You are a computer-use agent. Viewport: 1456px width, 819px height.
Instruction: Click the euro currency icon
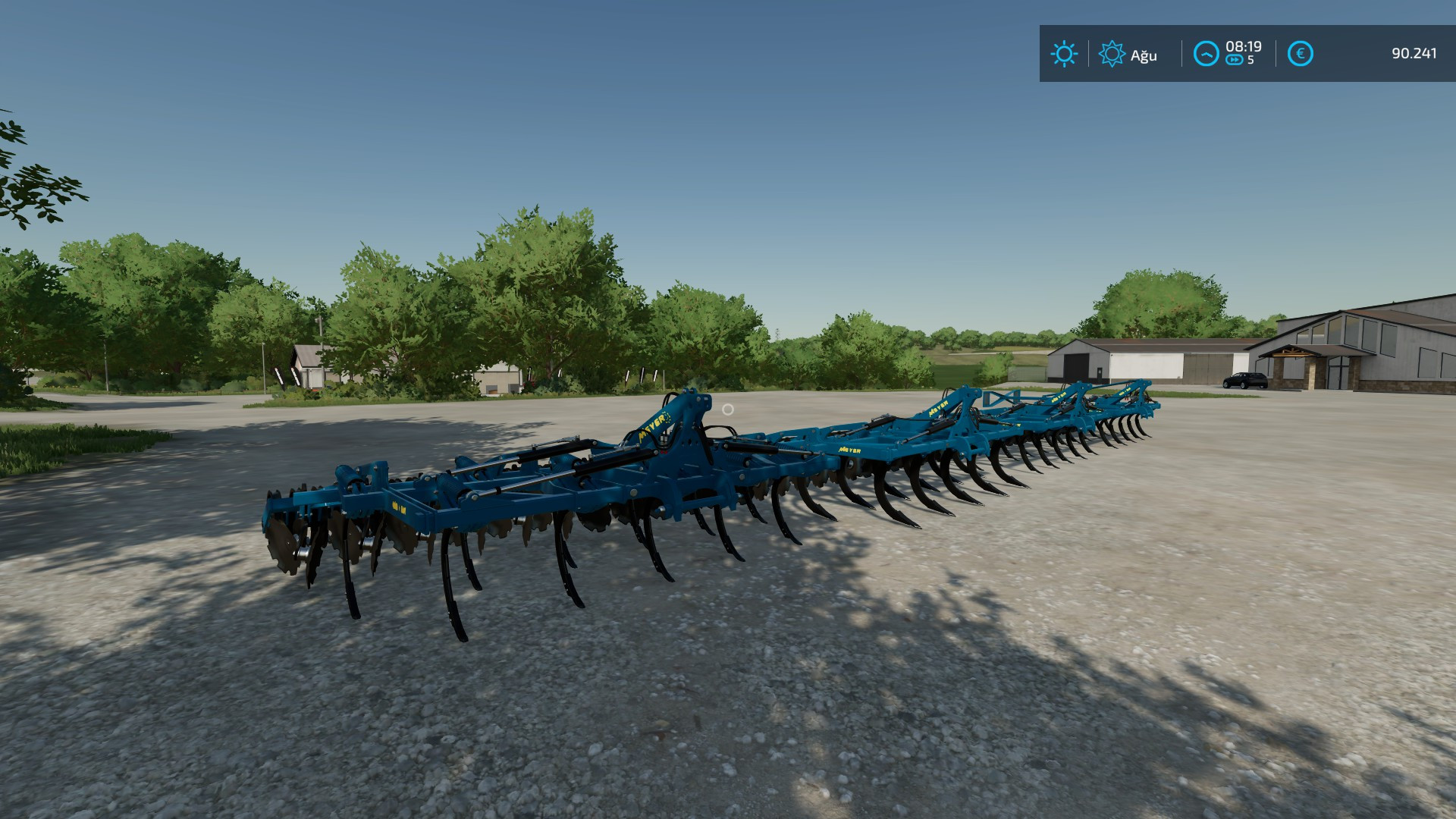tap(1300, 53)
